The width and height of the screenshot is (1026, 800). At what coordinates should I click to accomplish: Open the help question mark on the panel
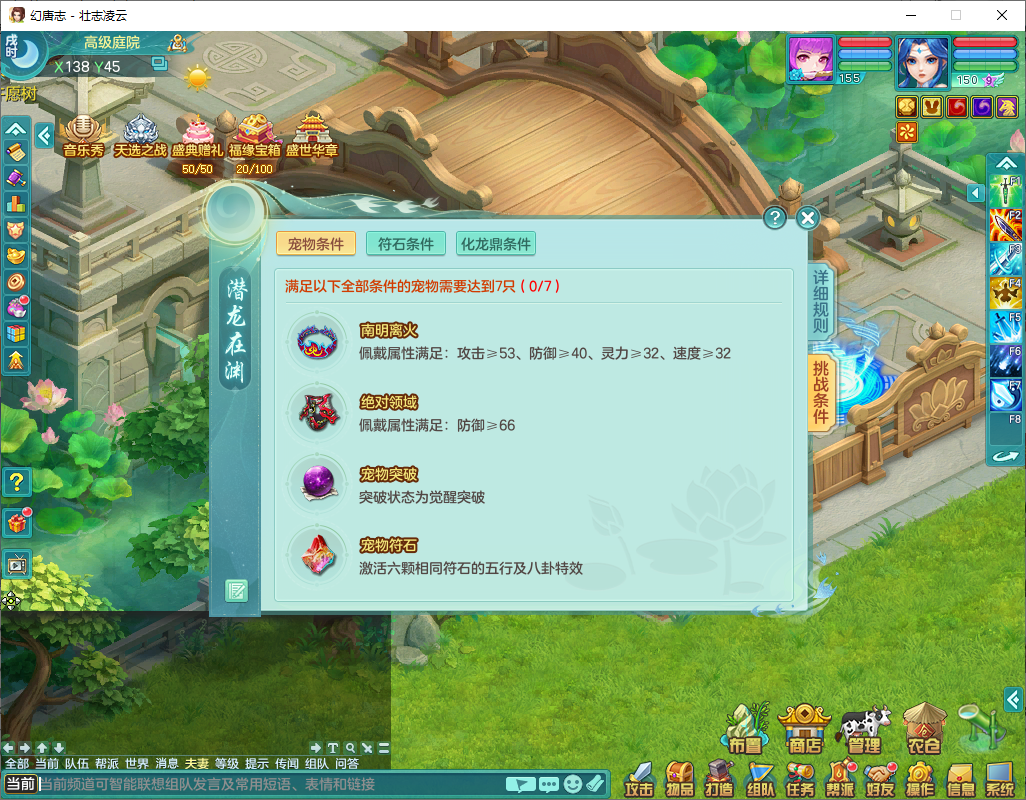click(x=774, y=218)
